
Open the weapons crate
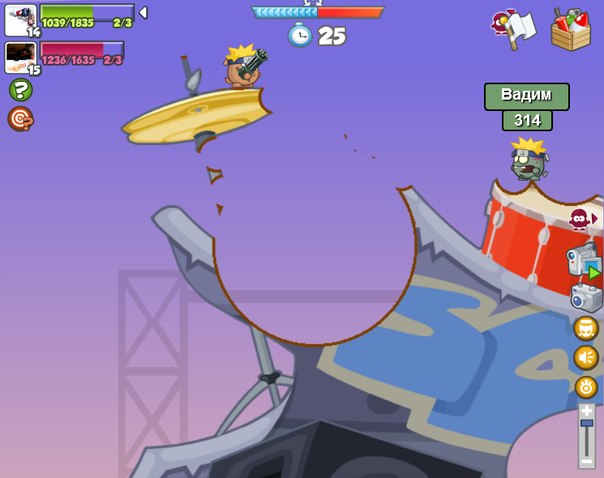[x=571, y=28]
